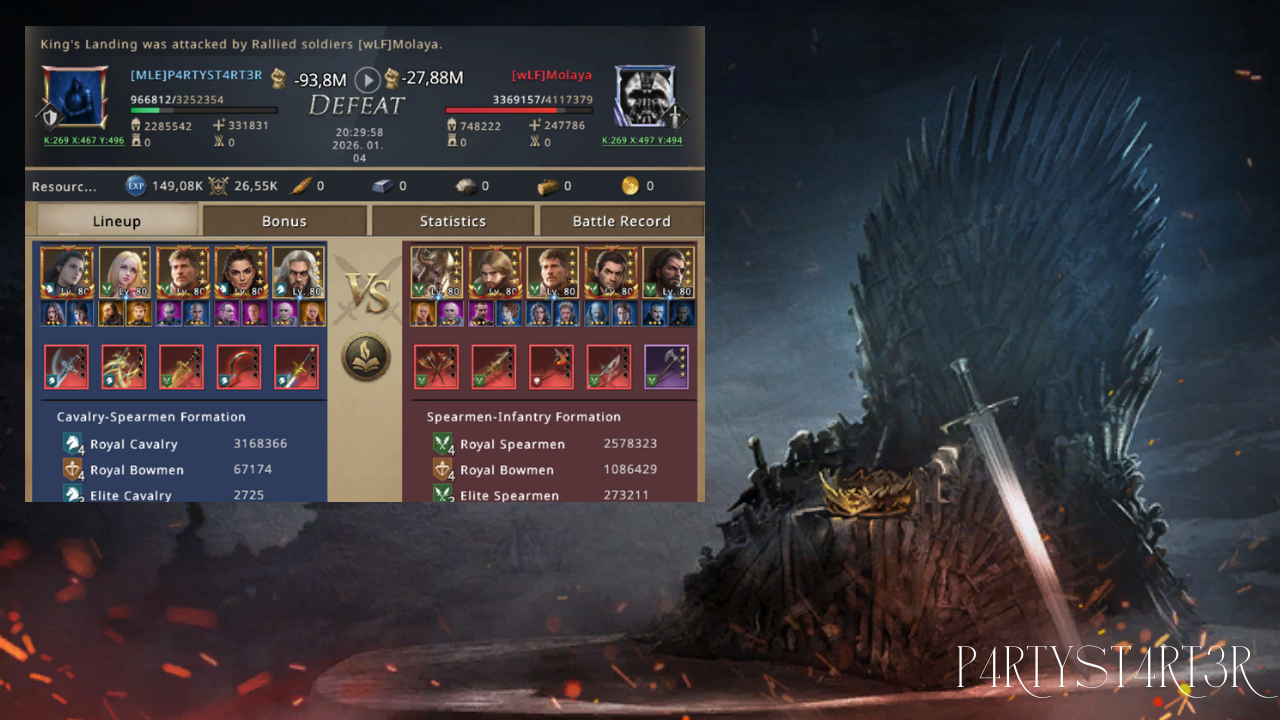1280x720 pixels.
Task: Open the Battle Record tab
Action: tap(621, 221)
